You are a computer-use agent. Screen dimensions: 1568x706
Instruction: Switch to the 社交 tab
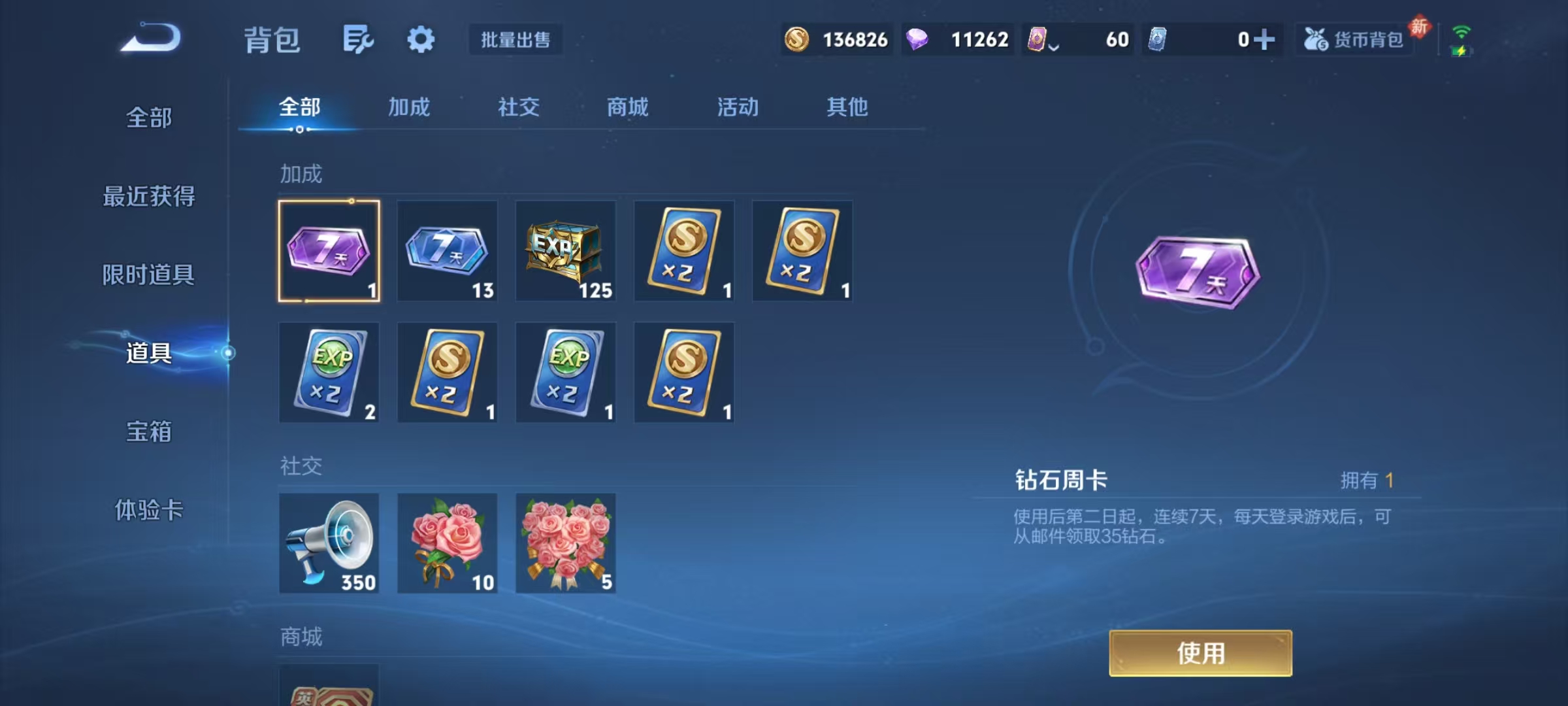click(518, 108)
